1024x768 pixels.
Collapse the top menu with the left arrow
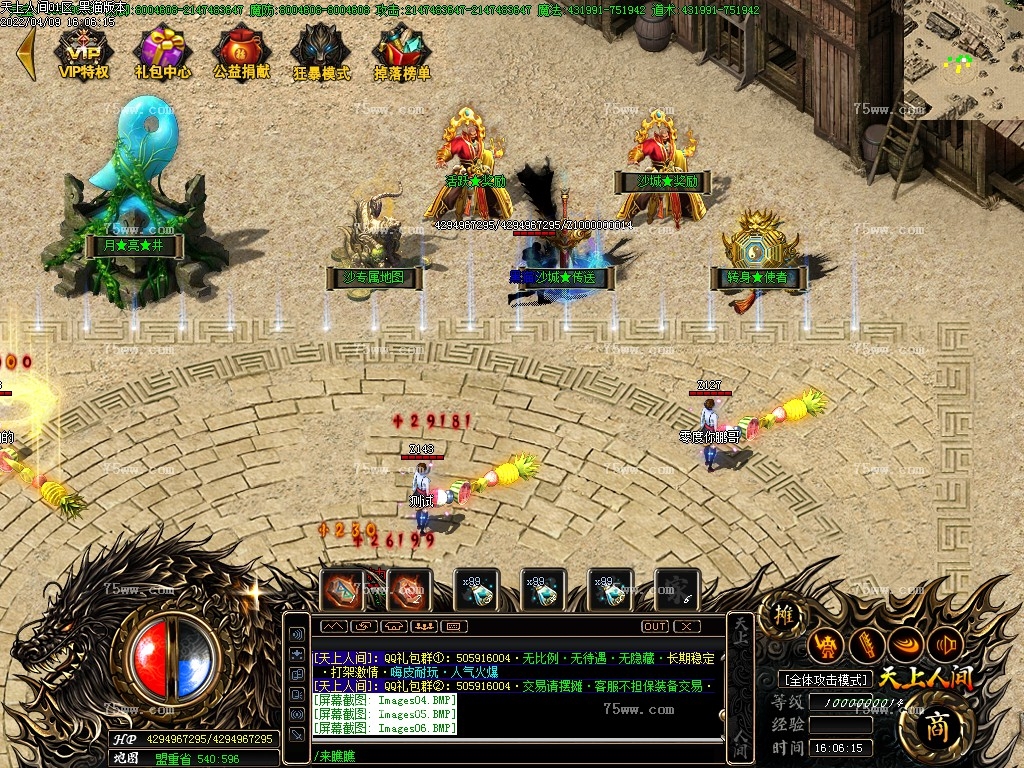[25, 53]
